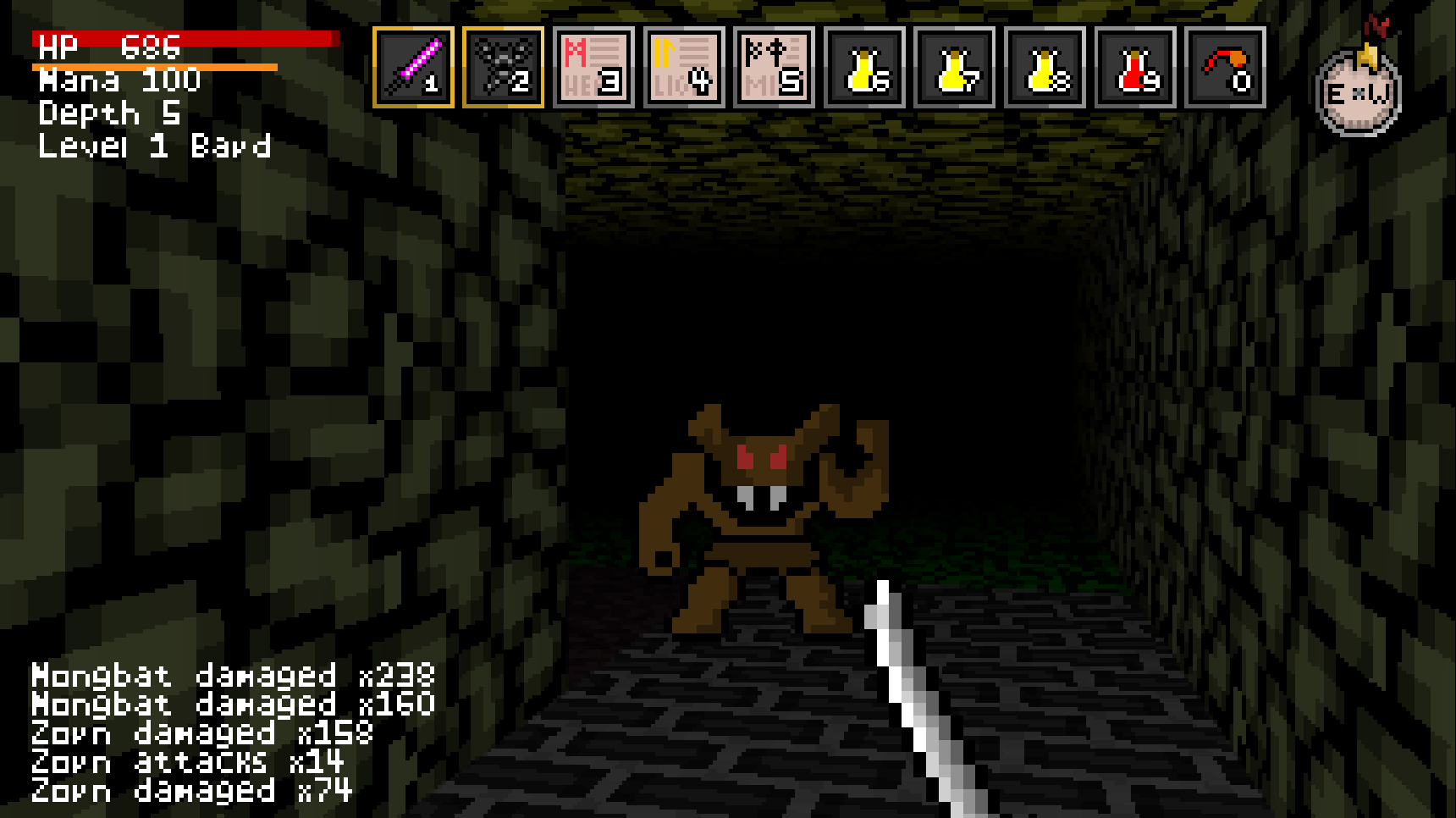
Task: Drink the yellow potion in slot 7
Action: coord(955,68)
